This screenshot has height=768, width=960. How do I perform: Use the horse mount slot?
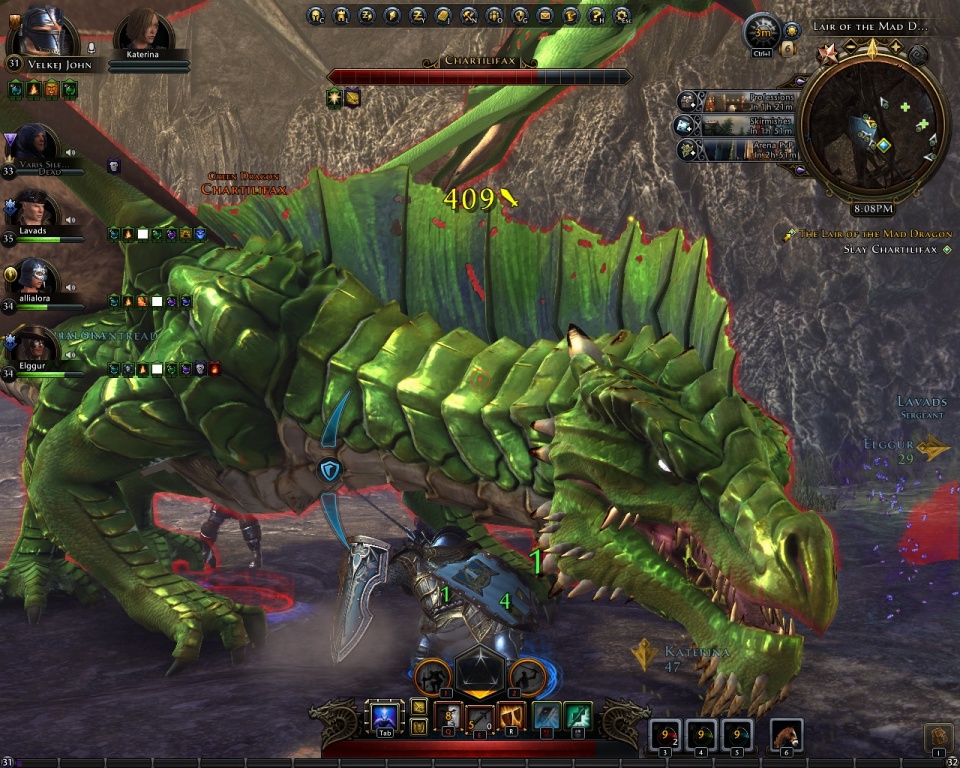[x=786, y=735]
